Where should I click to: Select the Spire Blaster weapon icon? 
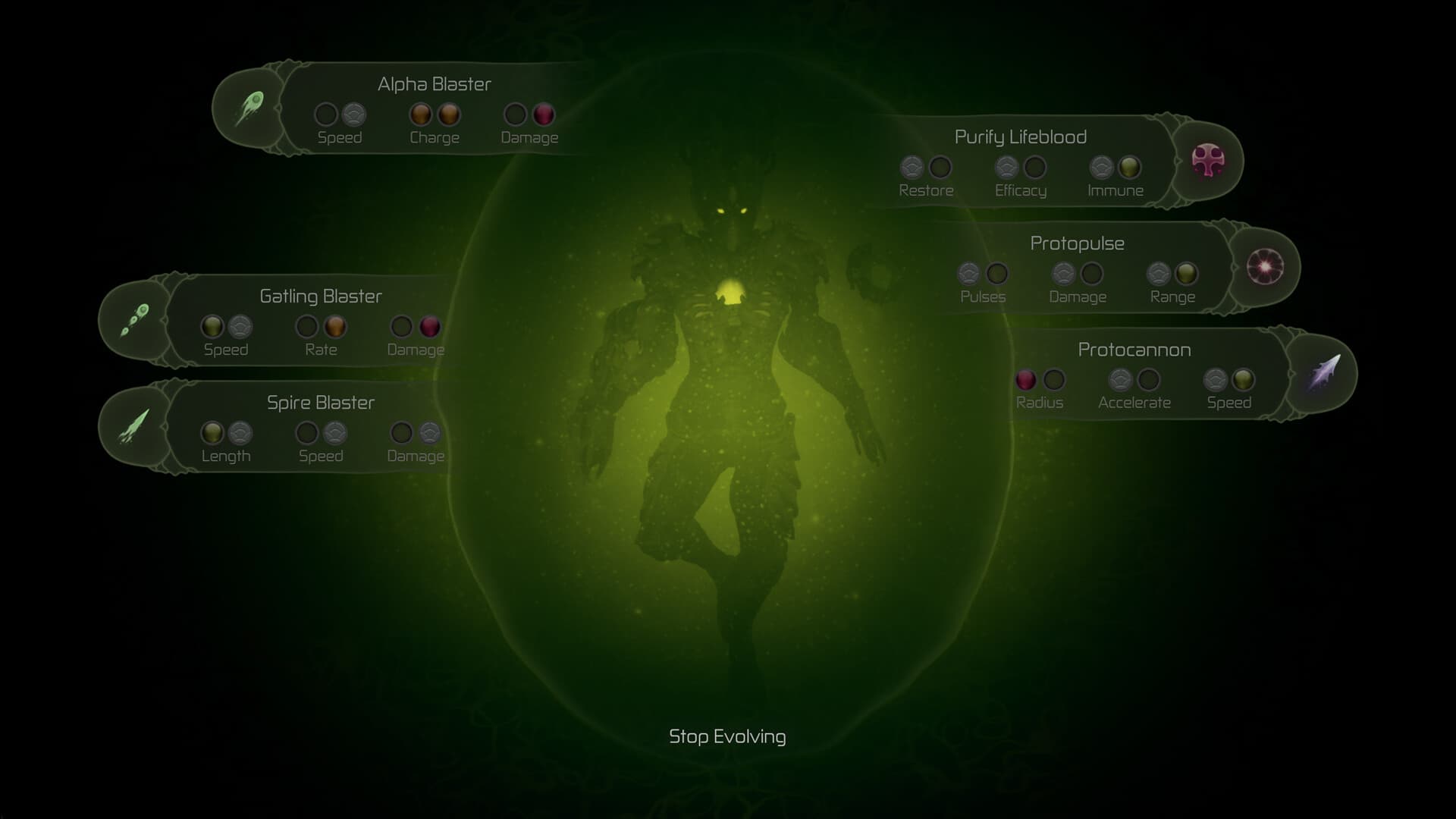click(x=136, y=426)
